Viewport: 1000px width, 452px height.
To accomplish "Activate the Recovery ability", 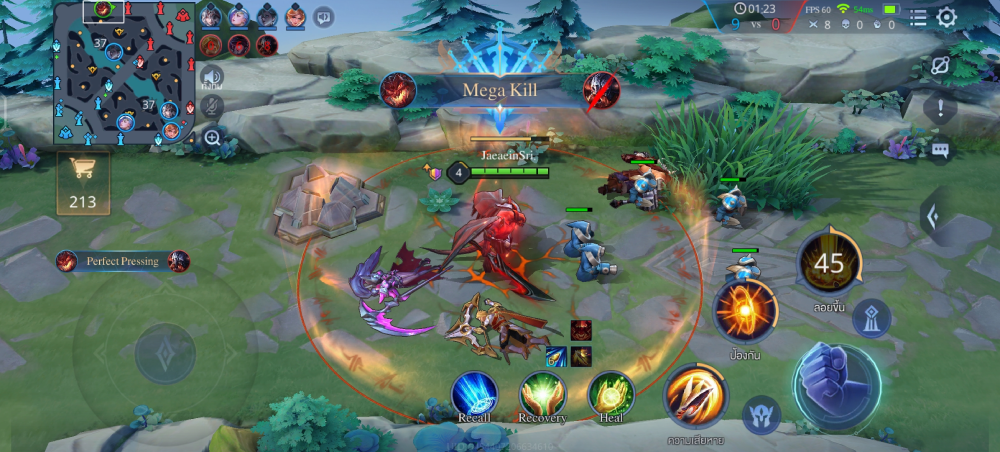I will pos(542,393).
